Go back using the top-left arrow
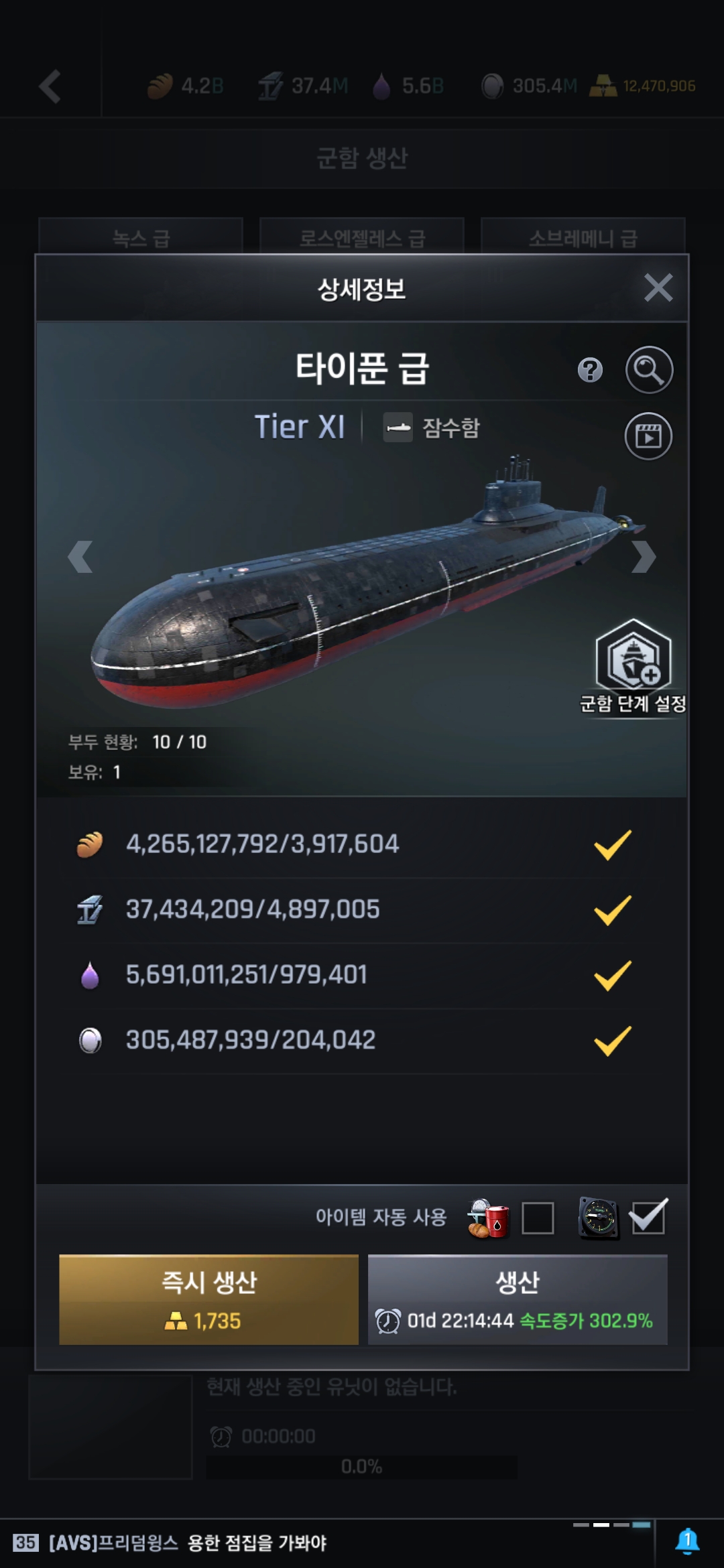Screen dimensions: 724x1568 (x=50, y=86)
